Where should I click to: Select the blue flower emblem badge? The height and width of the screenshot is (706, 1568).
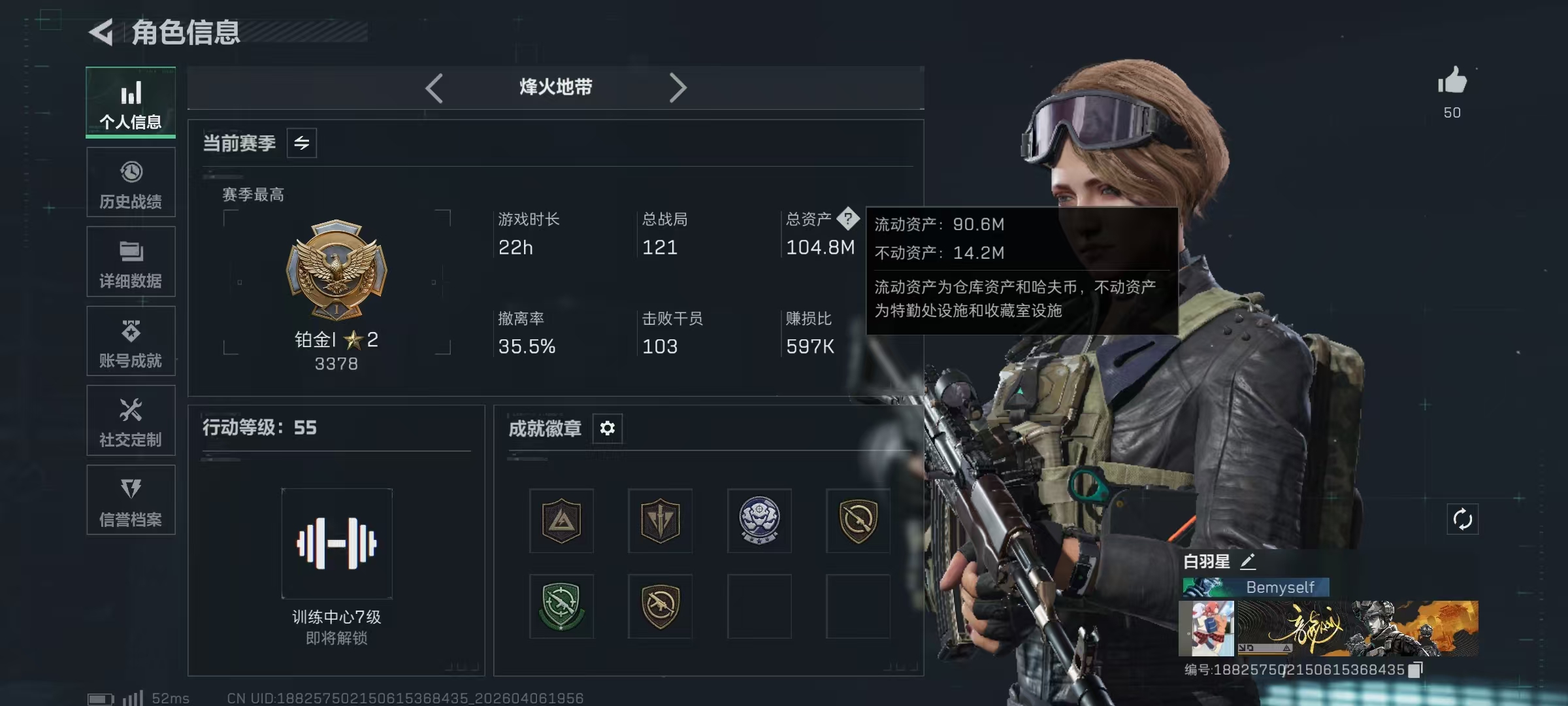[759, 520]
